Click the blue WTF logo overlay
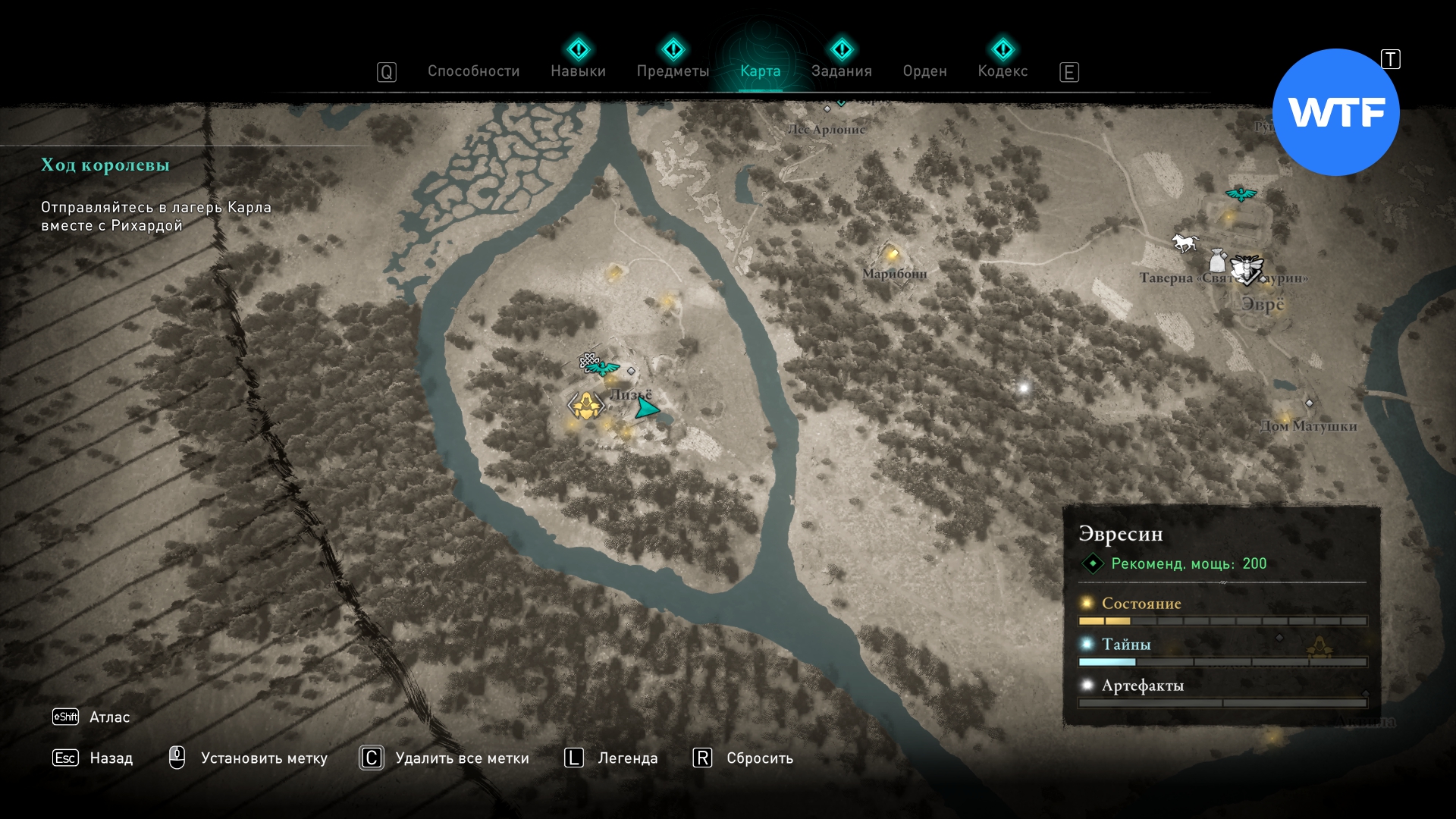 (1336, 112)
